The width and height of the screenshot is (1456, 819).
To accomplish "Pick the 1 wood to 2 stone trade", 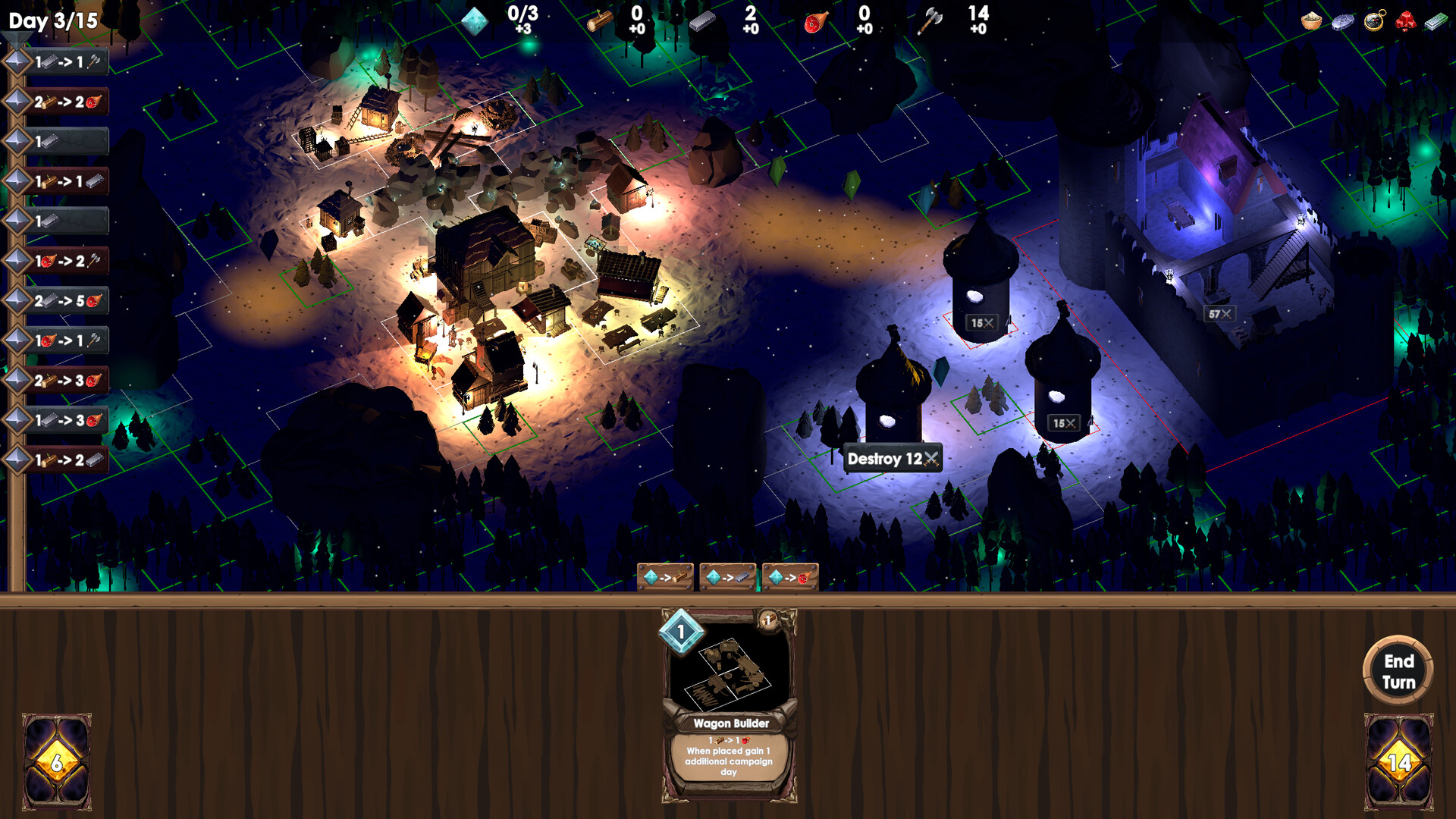I will coord(67,460).
